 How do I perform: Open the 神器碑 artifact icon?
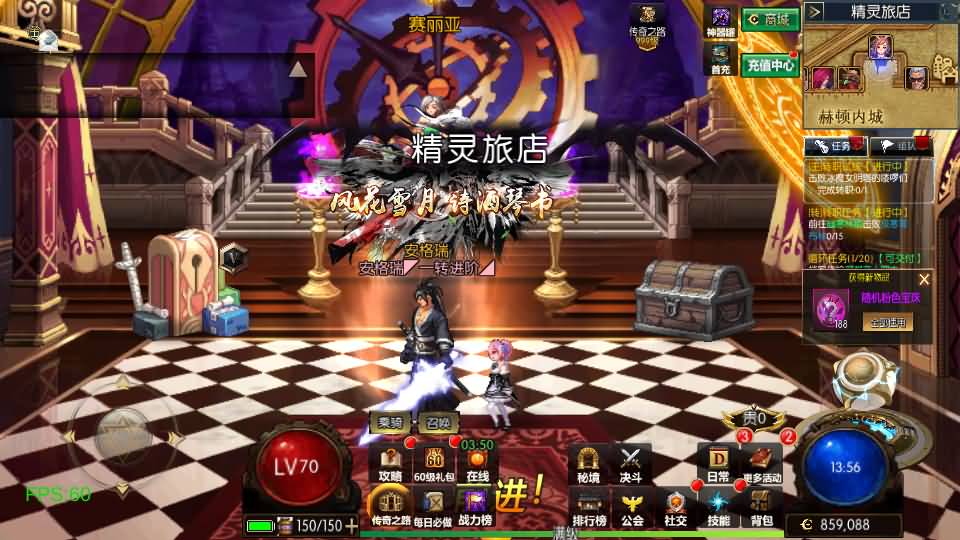tap(720, 20)
